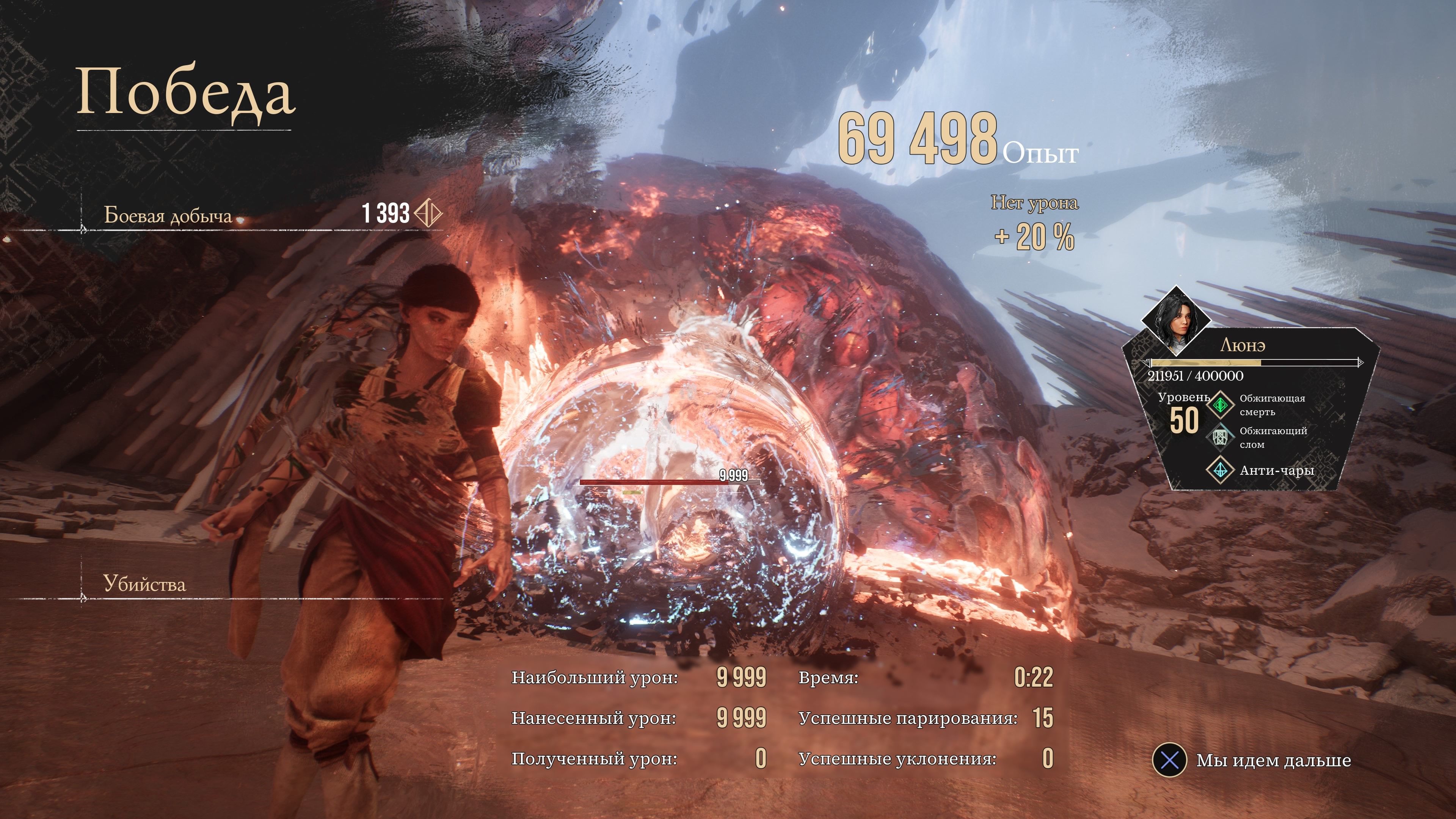Image resolution: width=1456 pixels, height=819 pixels.
Task: Select the Анти-чары diamond icon
Action: tap(1220, 470)
